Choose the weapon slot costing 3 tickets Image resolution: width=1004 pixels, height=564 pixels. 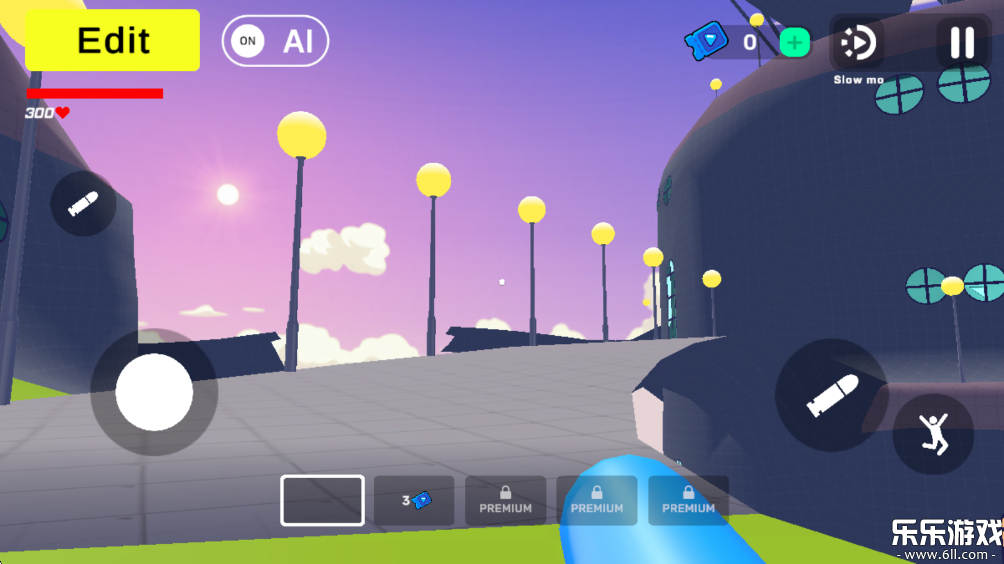click(414, 500)
